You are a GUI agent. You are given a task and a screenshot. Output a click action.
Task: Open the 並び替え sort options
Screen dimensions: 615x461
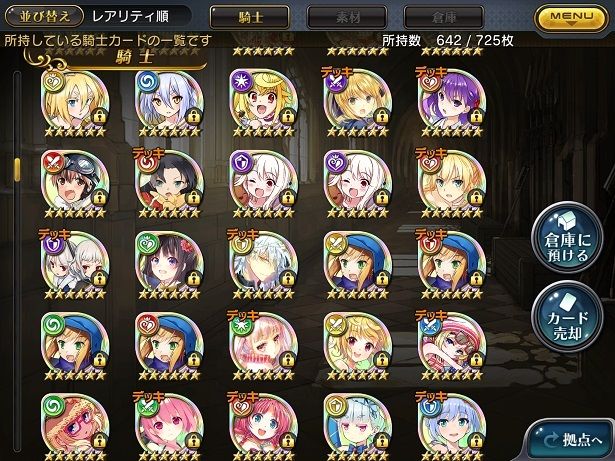pyautogui.click(x=42, y=17)
